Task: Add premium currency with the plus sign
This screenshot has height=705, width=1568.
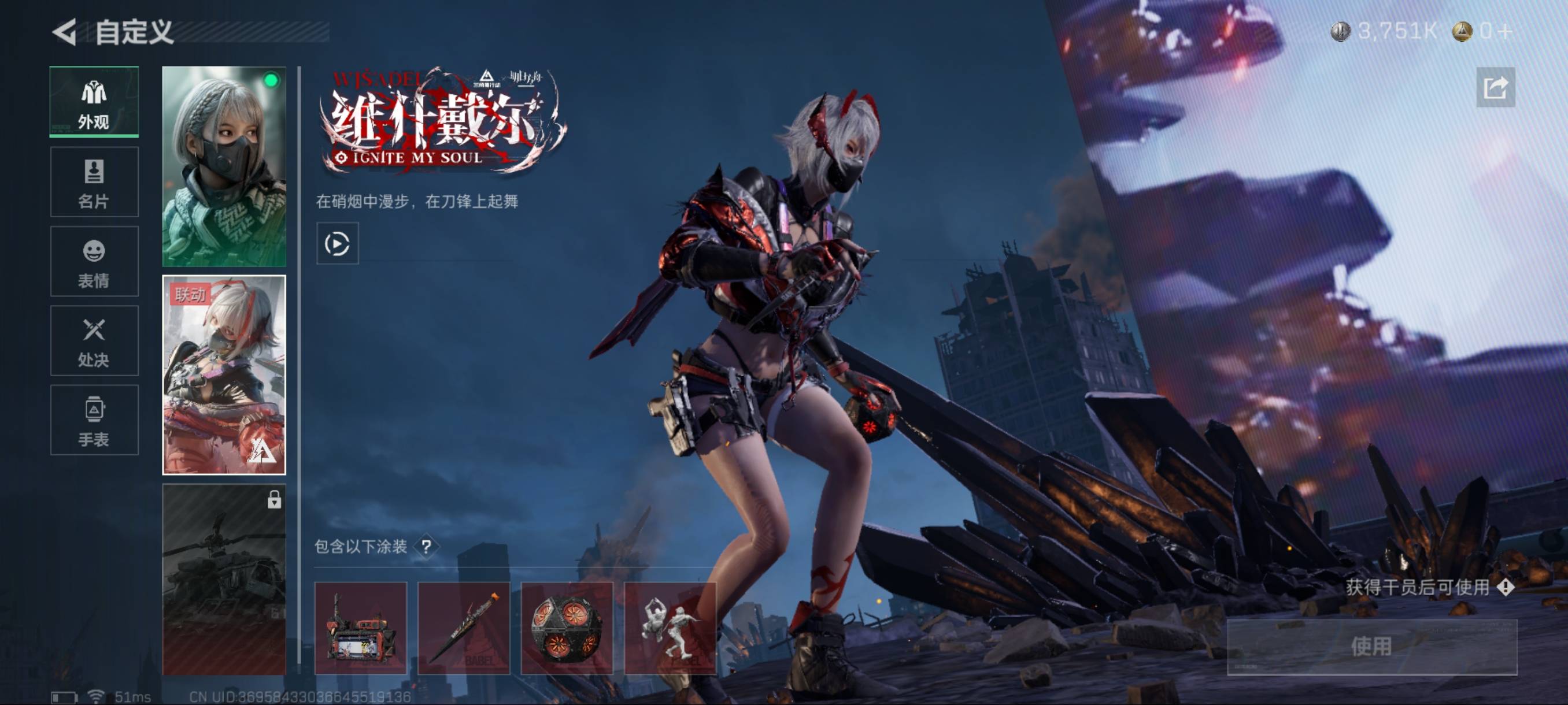Action: pyautogui.click(x=1505, y=31)
